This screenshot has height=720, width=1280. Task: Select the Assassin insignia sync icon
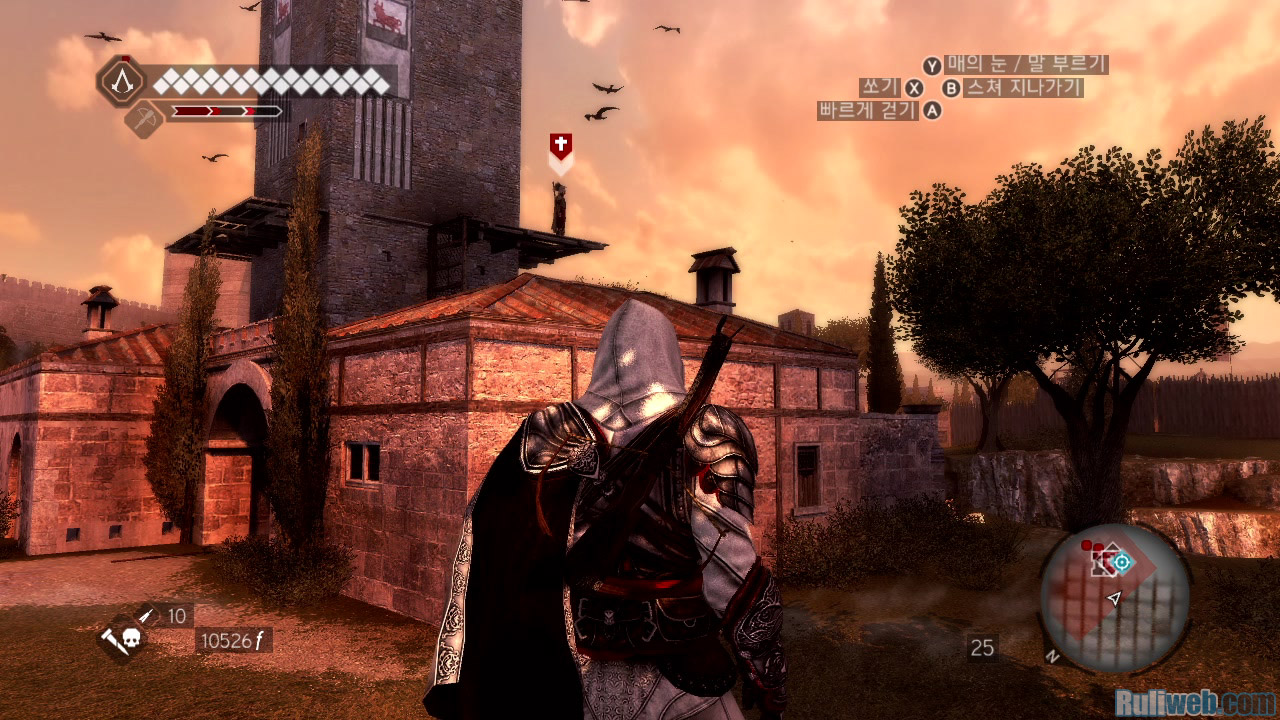coord(122,81)
